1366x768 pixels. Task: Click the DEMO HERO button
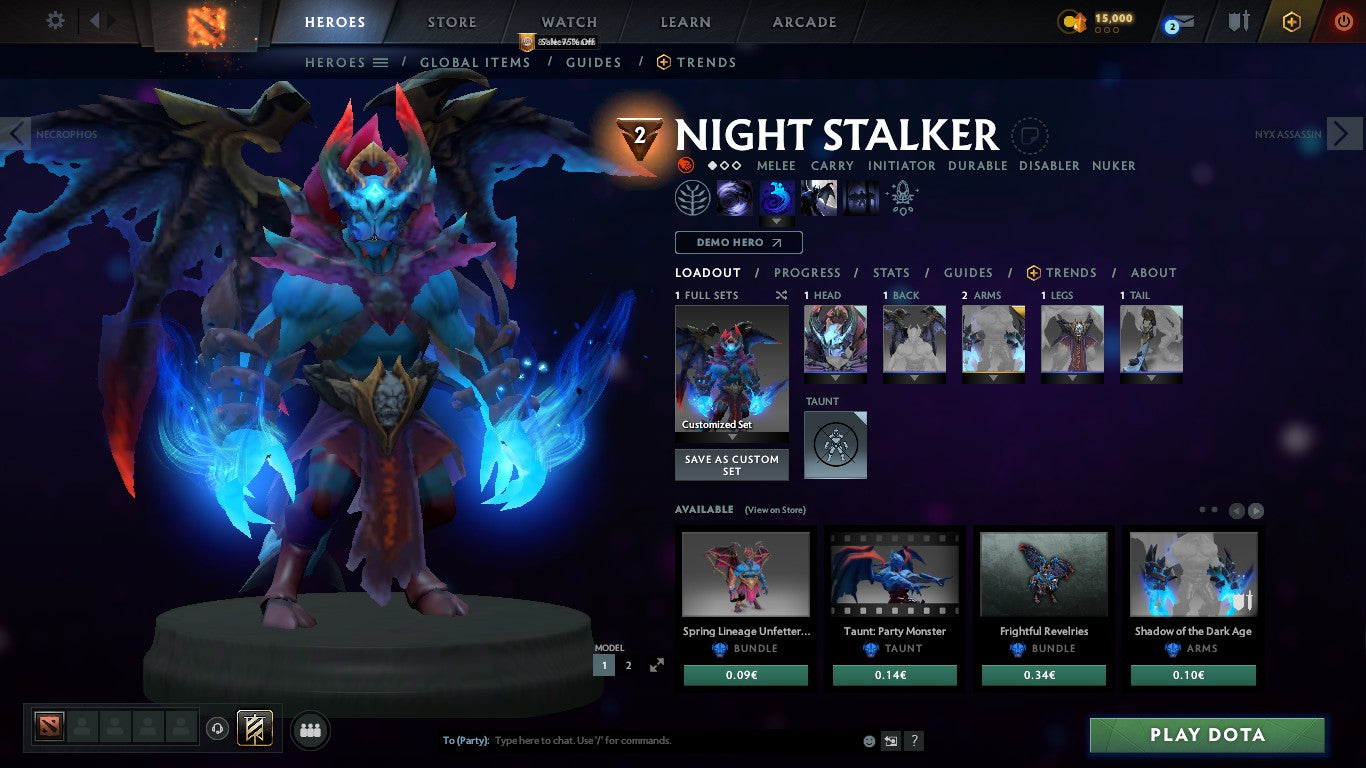tap(737, 242)
